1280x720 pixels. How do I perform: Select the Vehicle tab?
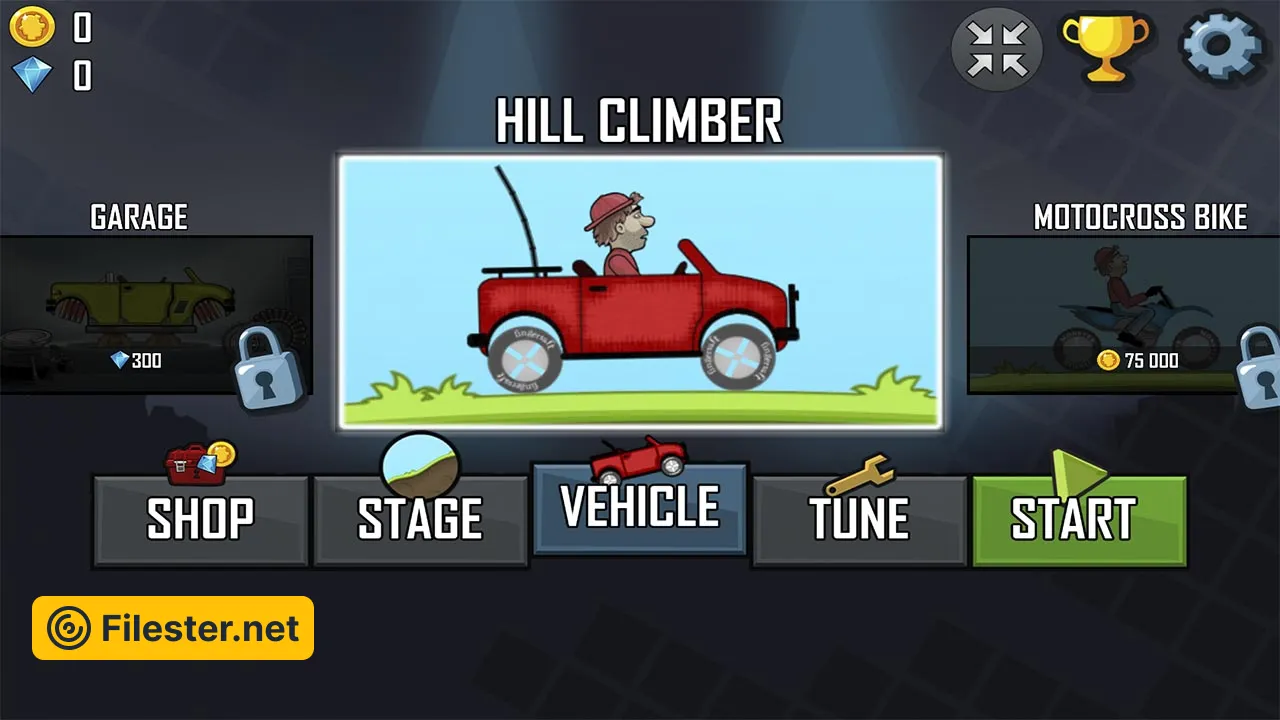pos(640,508)
